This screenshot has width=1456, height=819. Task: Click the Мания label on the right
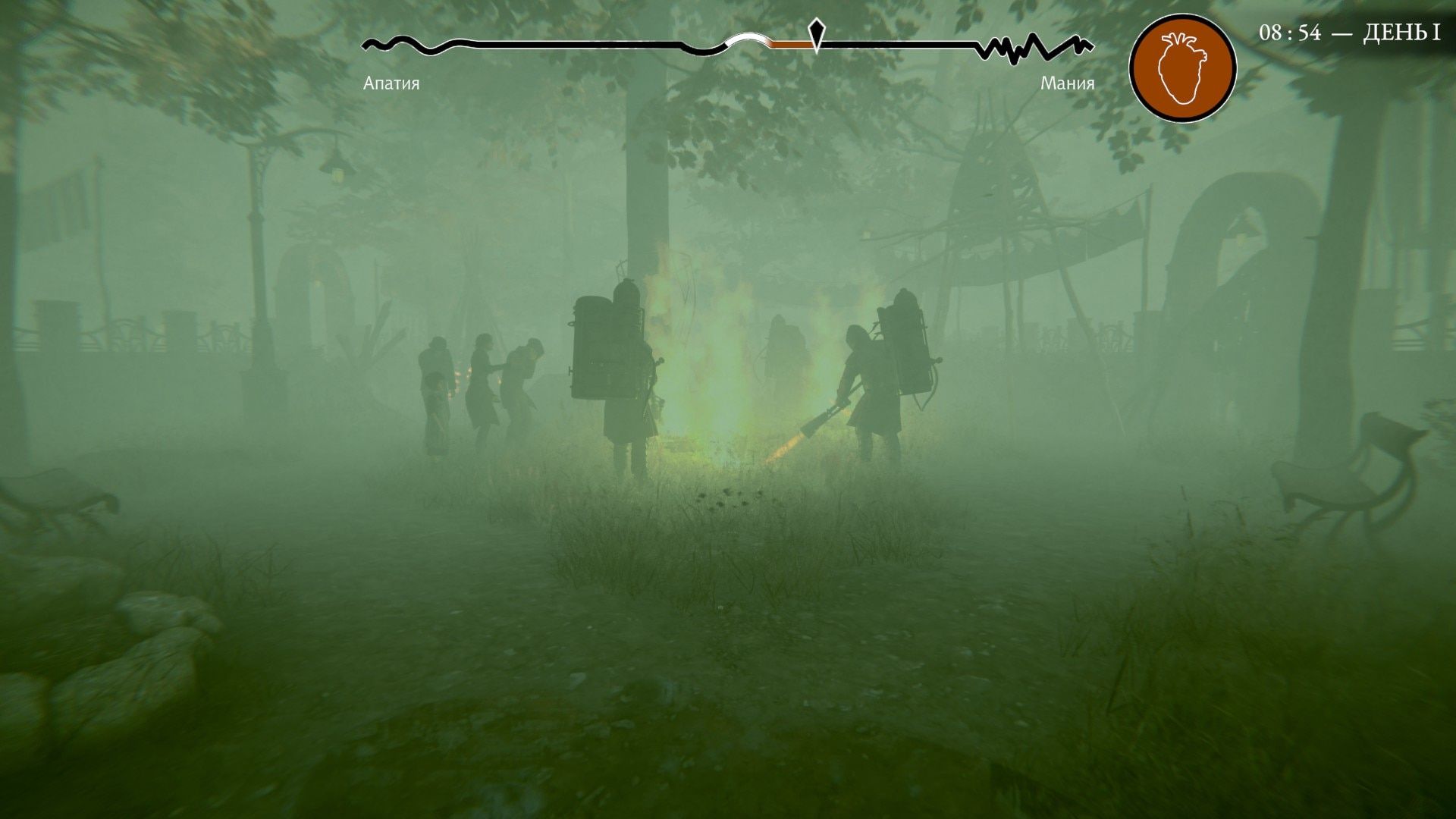point(1068,84)
